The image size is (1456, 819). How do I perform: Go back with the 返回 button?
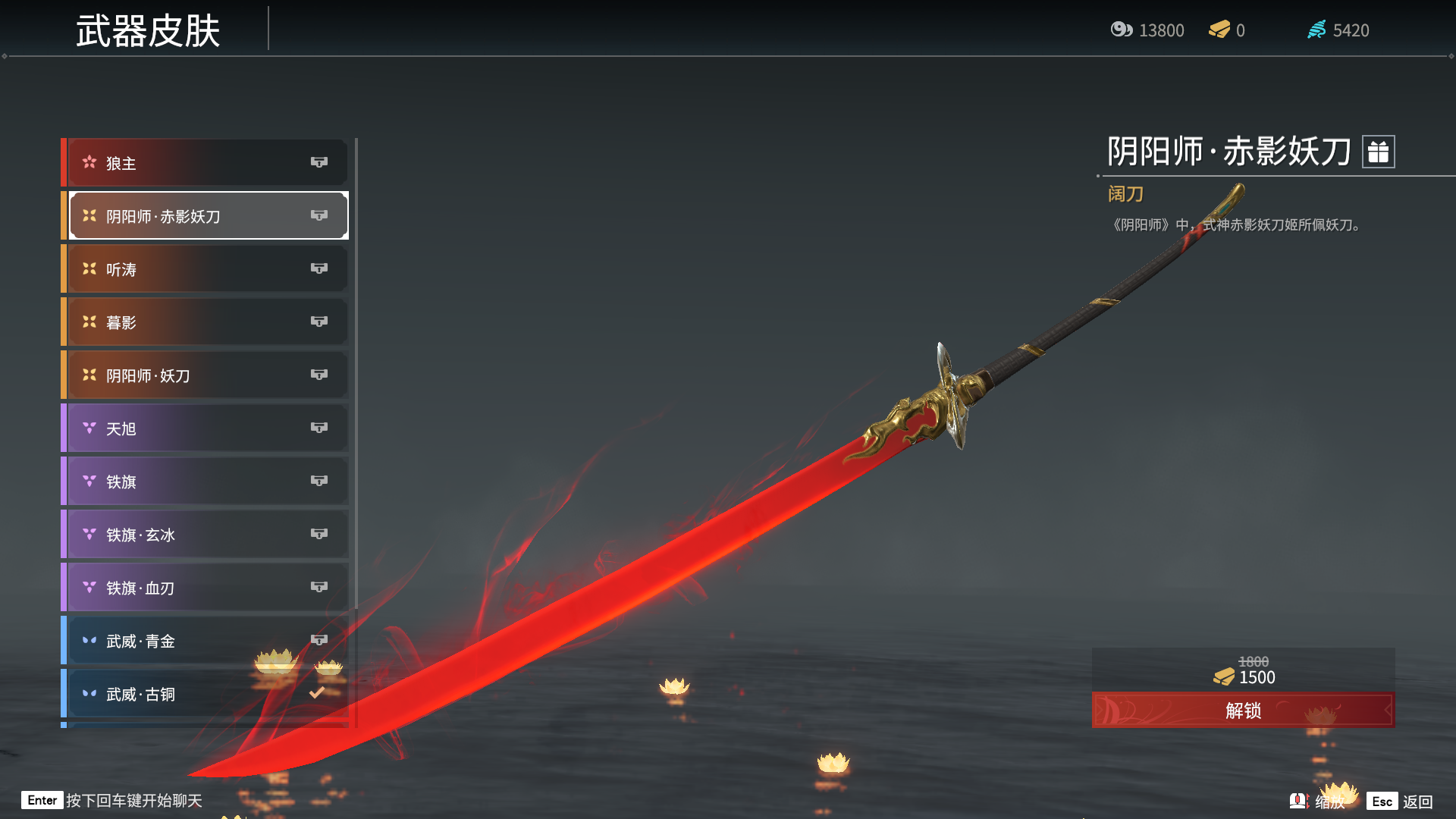pyautogui.click(x=1401, y=802)
